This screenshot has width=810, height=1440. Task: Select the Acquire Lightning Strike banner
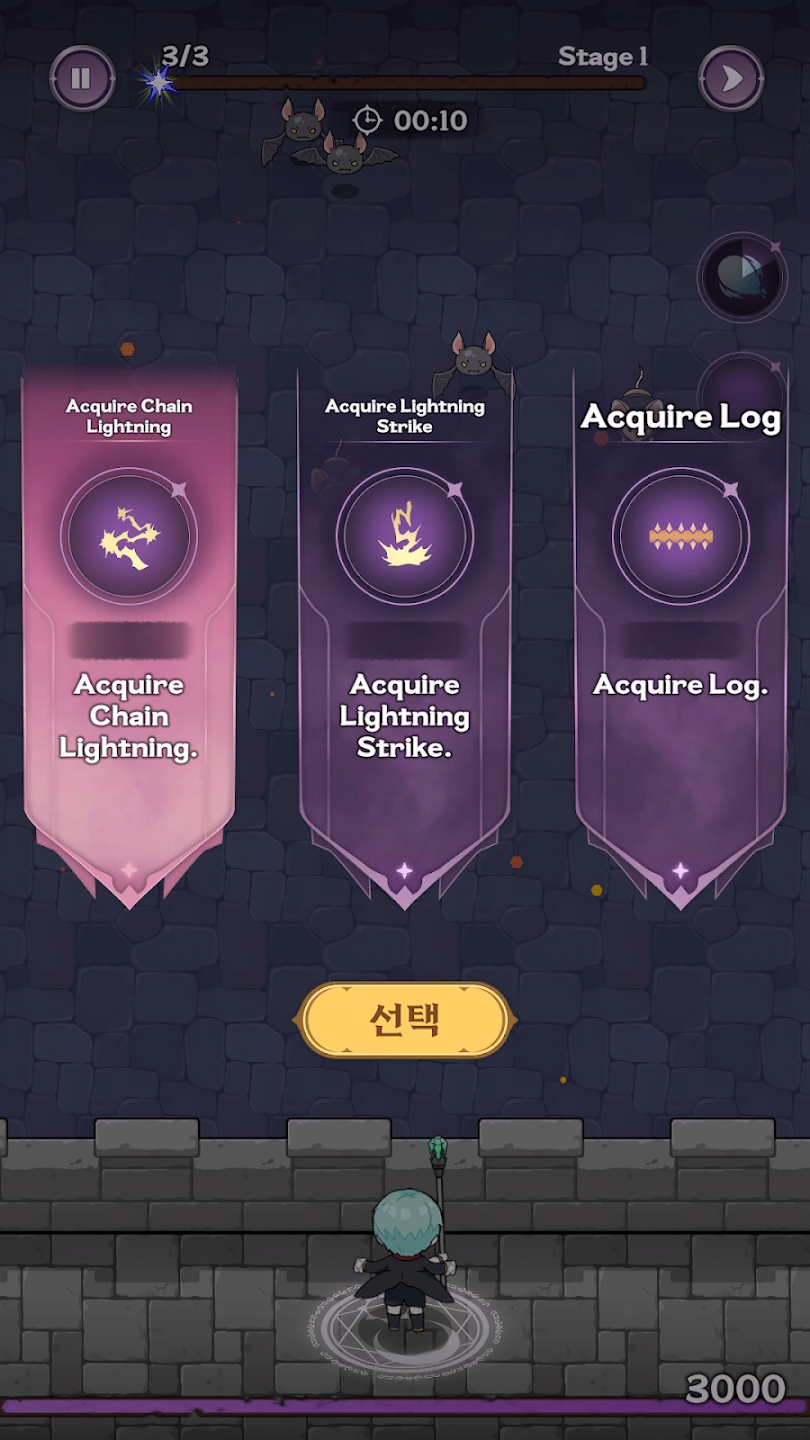coord(404,630)
